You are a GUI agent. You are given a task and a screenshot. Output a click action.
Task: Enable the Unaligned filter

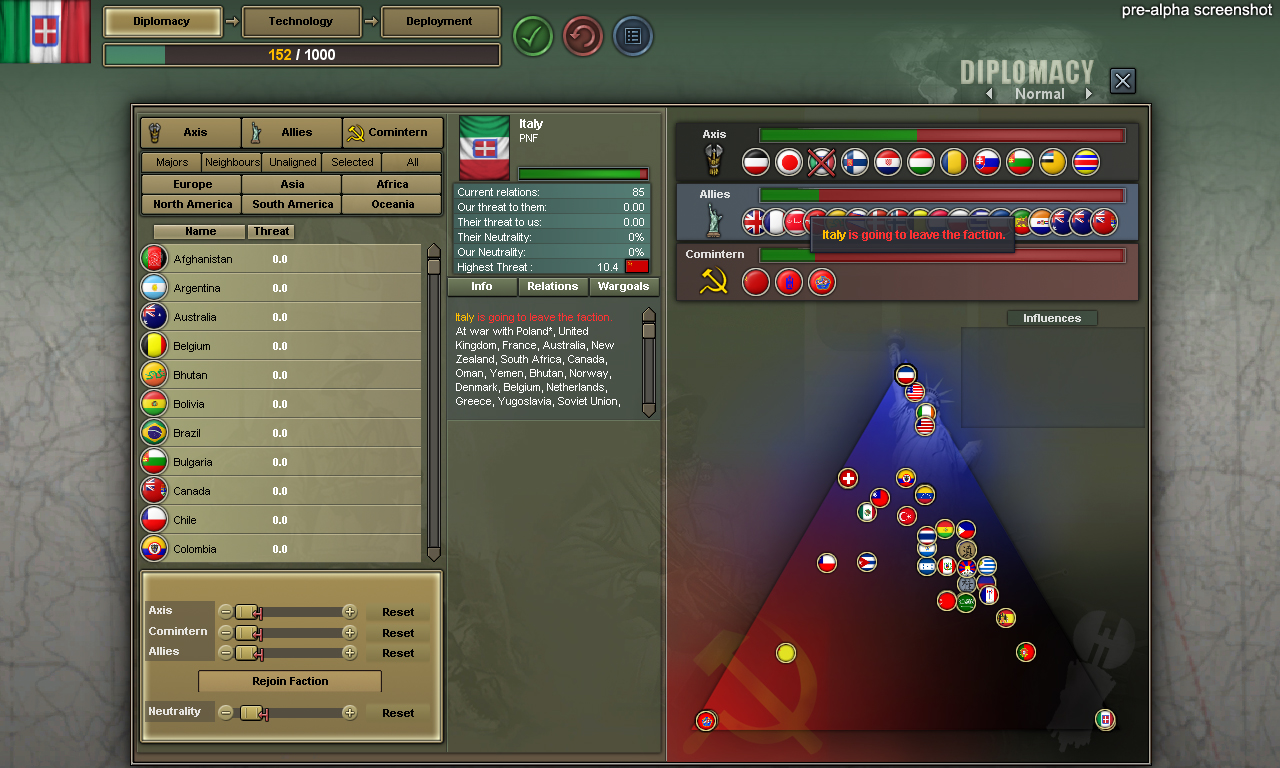click(x=291, y=162)
